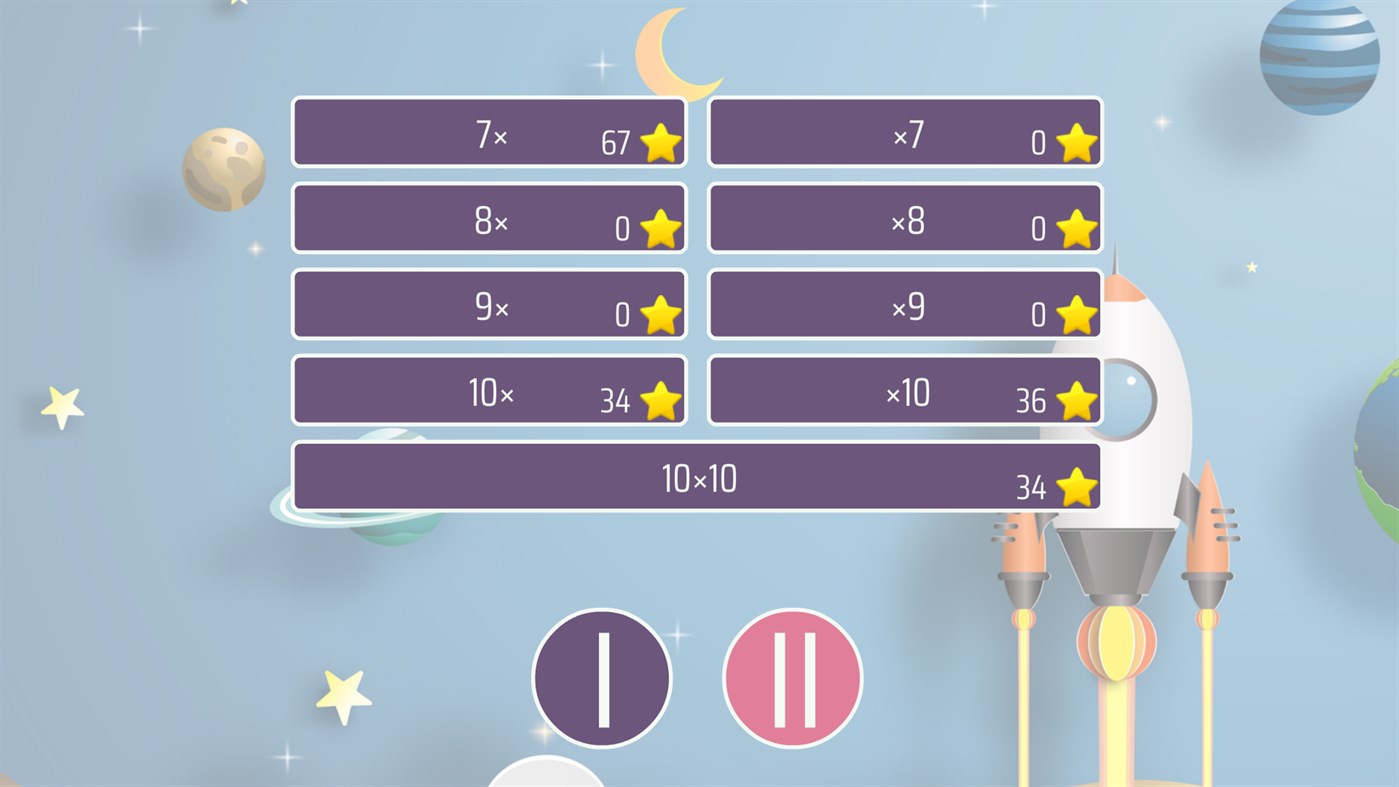Click the star icon next to 7× score
1399x787 pixels.
coord(659,142)
